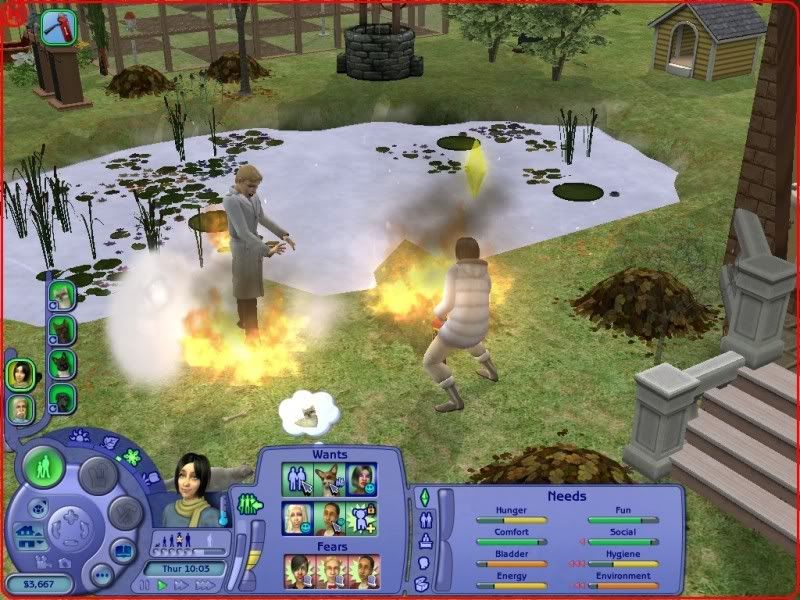
Task: Open the Inventory tab with box icon
Action: pyautogui.click(x=423, y=583)
